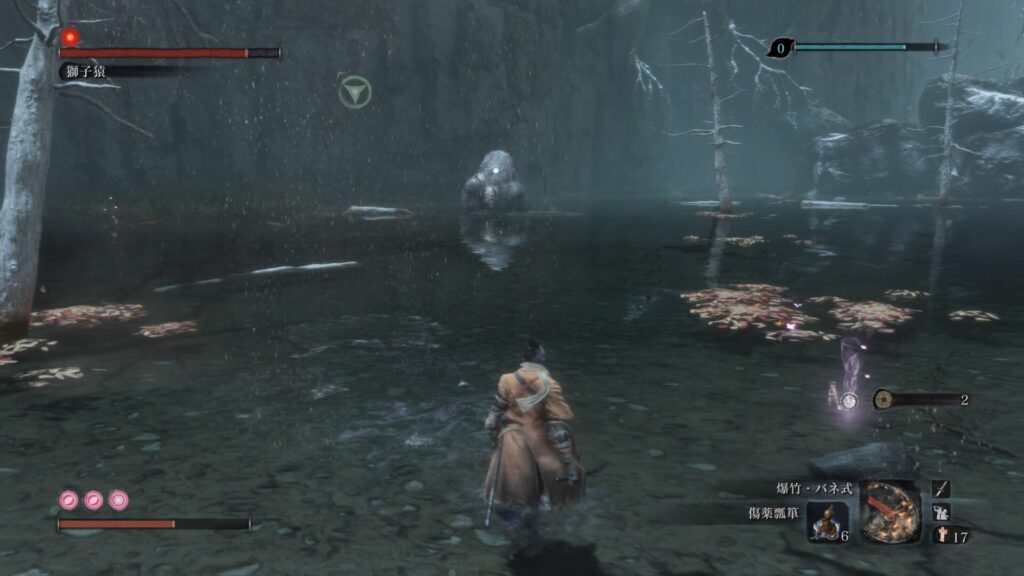Click the spirit emblem figure icon

coord(941,535)
